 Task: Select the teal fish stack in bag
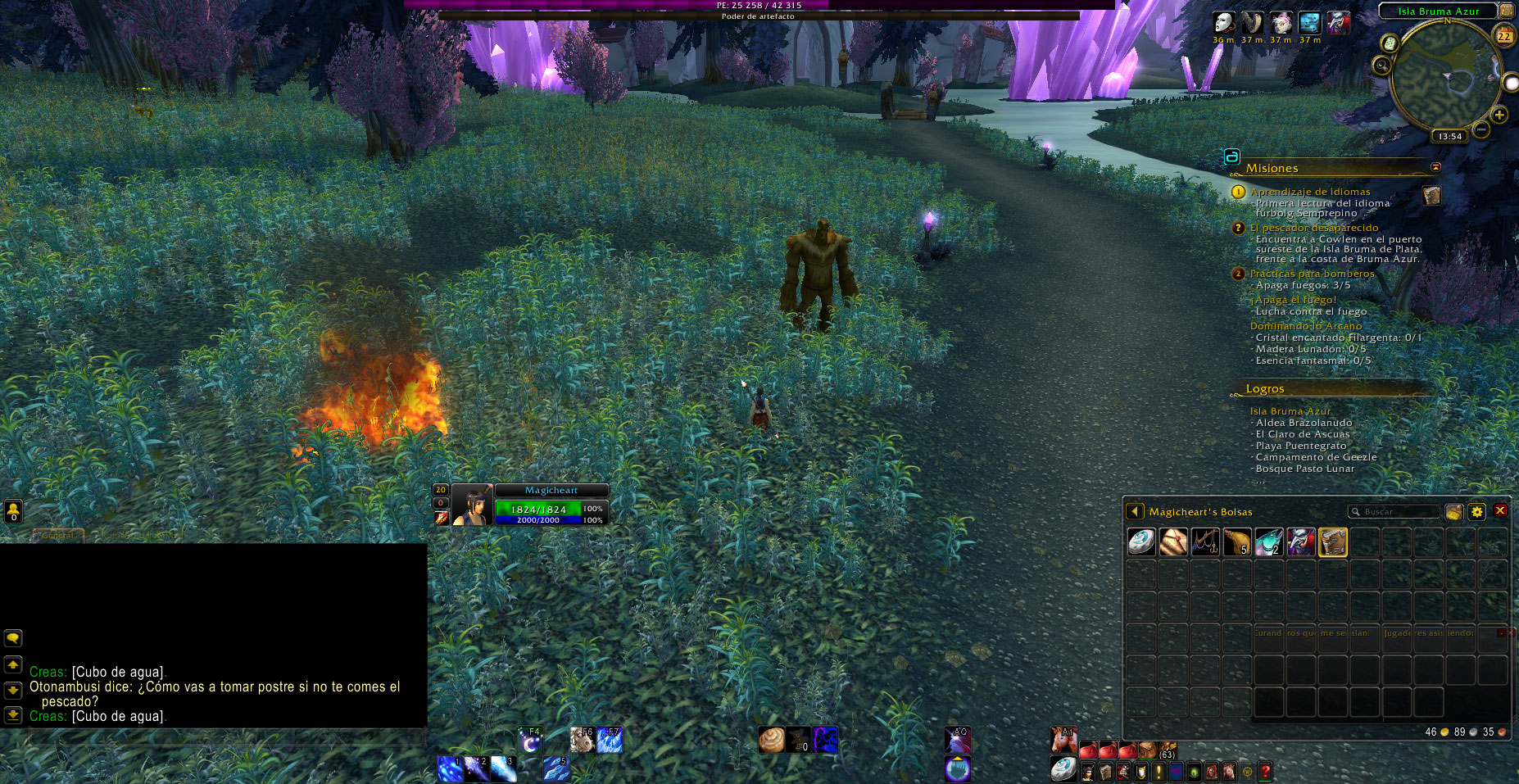[x=1269, y=542]
